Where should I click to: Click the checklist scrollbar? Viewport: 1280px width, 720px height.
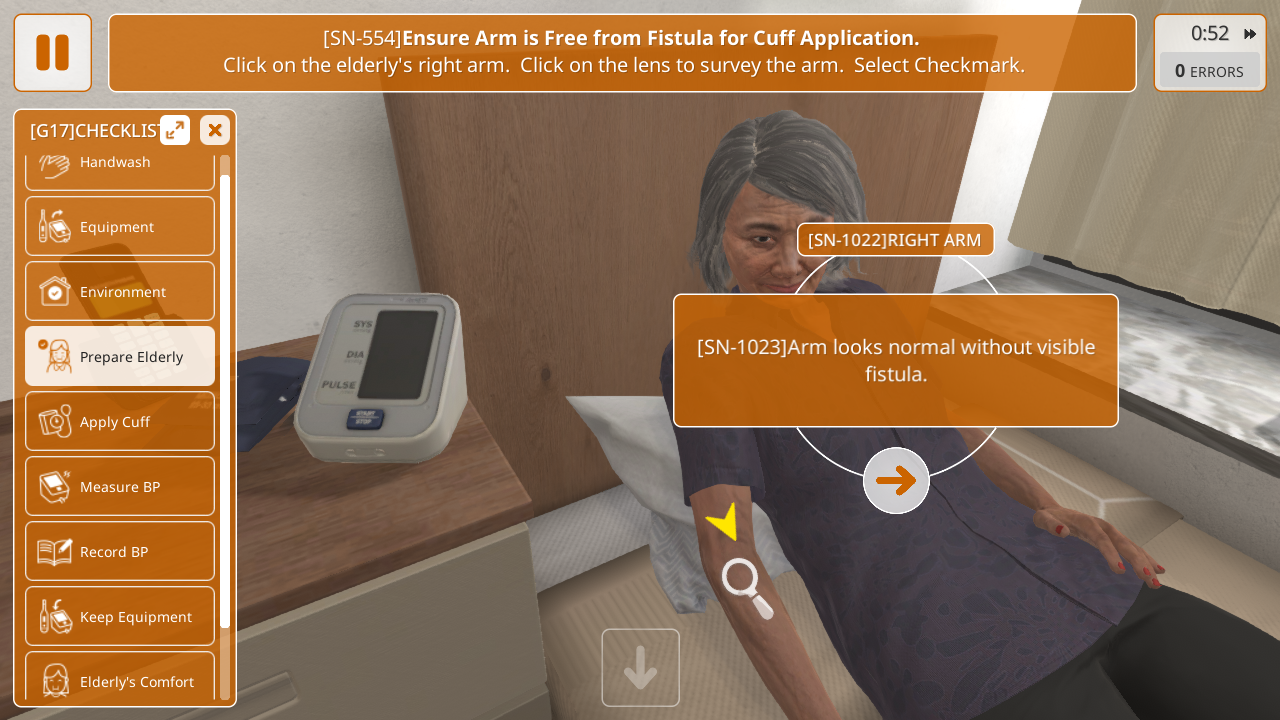(x=225, y=400)
